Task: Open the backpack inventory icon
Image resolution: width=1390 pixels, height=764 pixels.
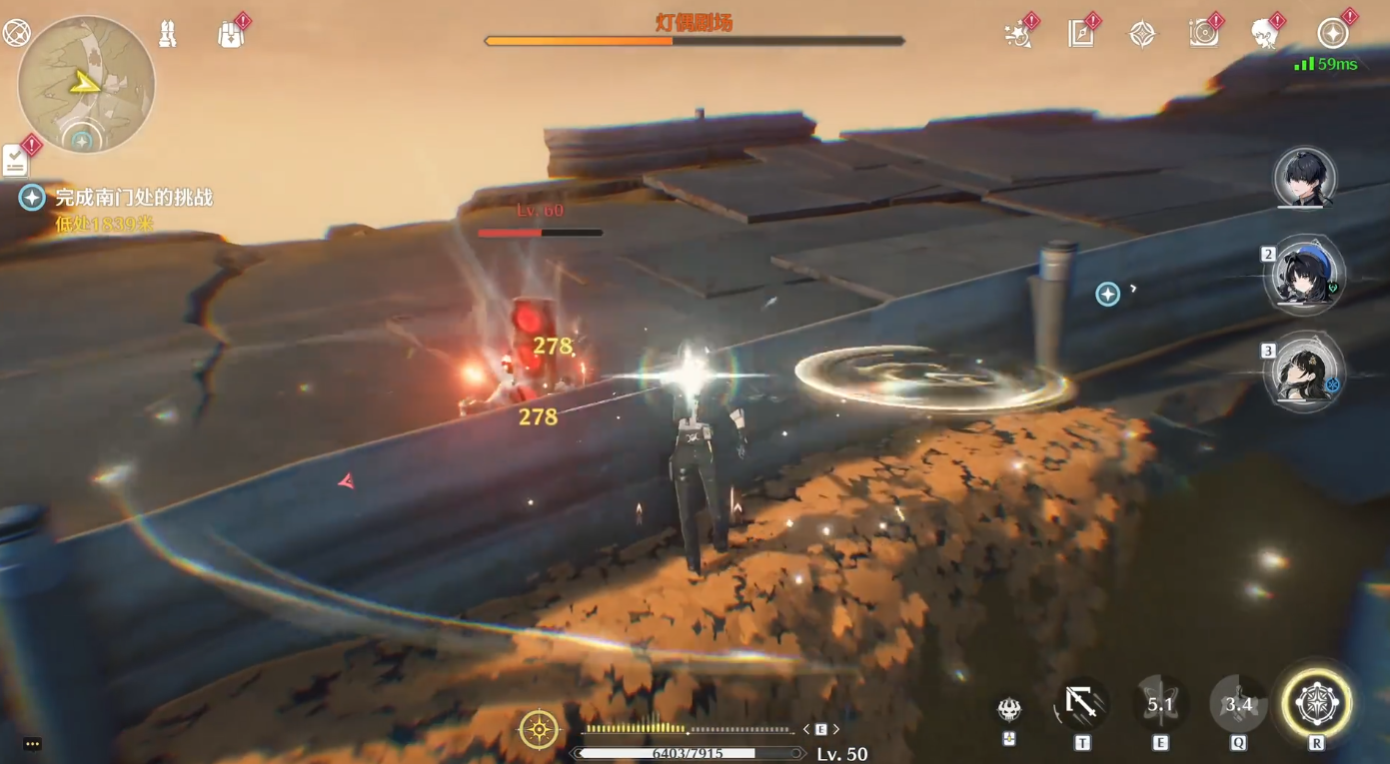Action: pos(231,34)
